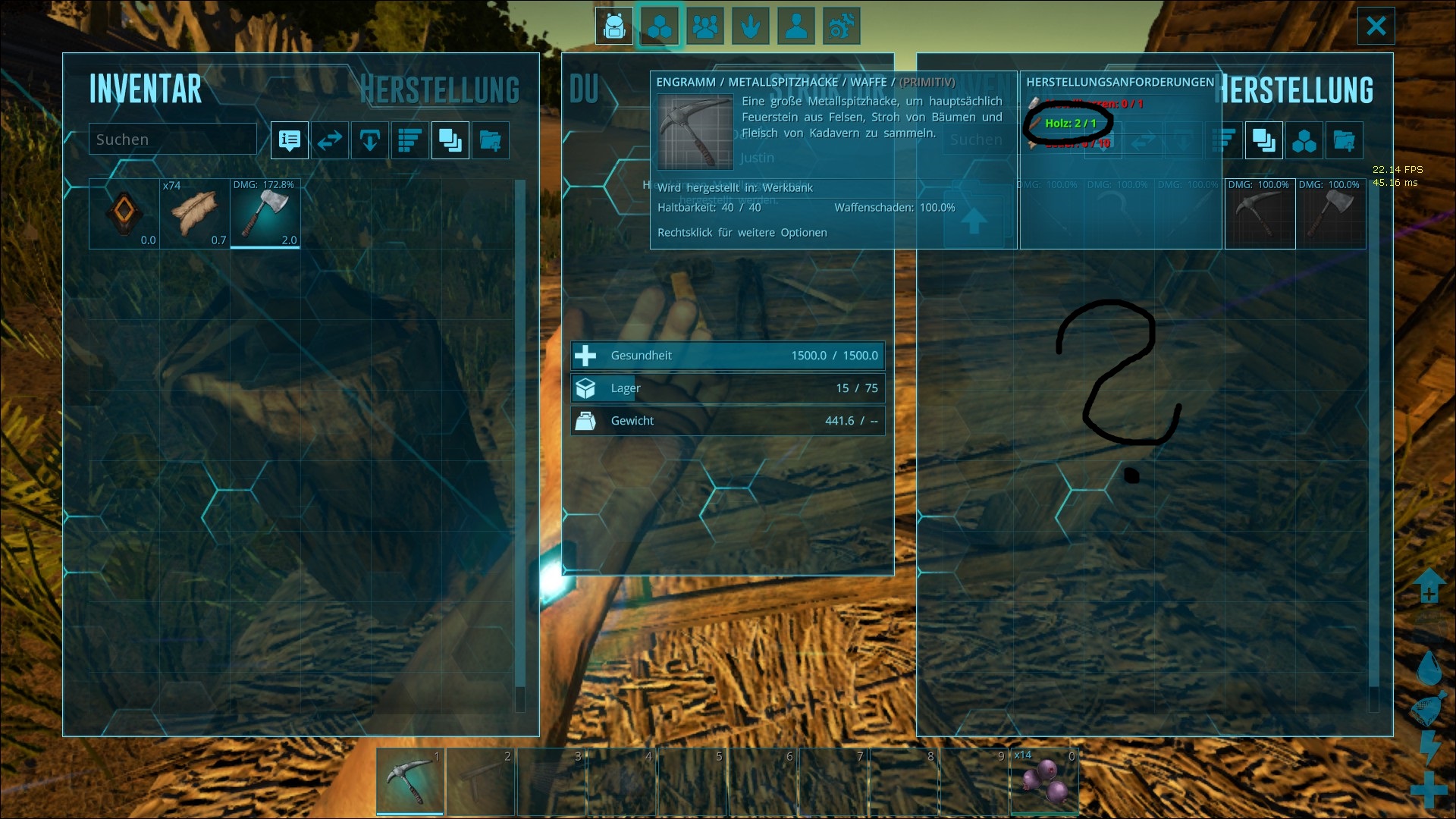Select the metal pick in hotbar slot 1
Viewport: 1456px width, 819px height.
click(410, 782)
